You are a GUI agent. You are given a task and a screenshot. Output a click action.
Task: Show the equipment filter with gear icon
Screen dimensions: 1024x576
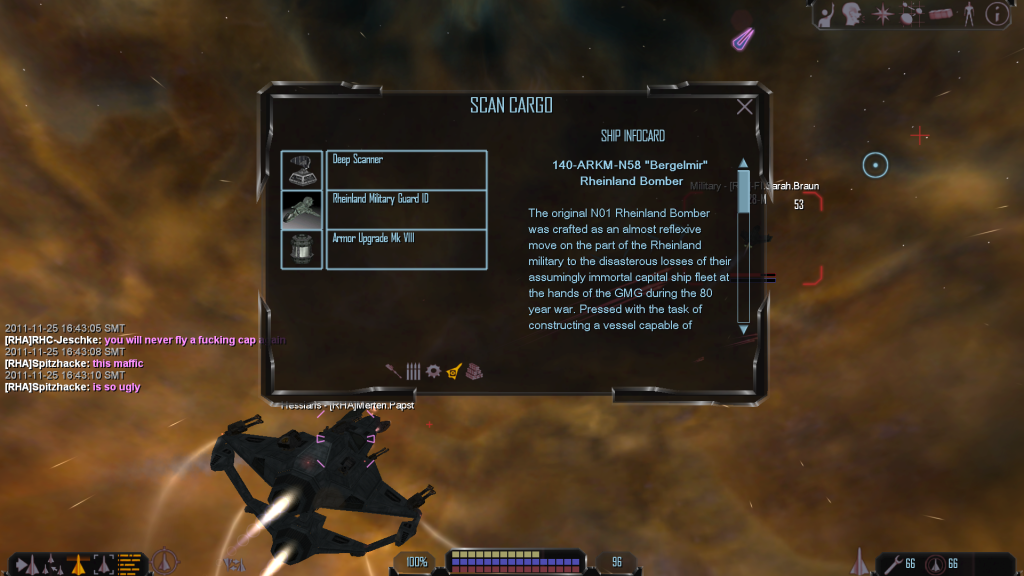click(433, 370)
